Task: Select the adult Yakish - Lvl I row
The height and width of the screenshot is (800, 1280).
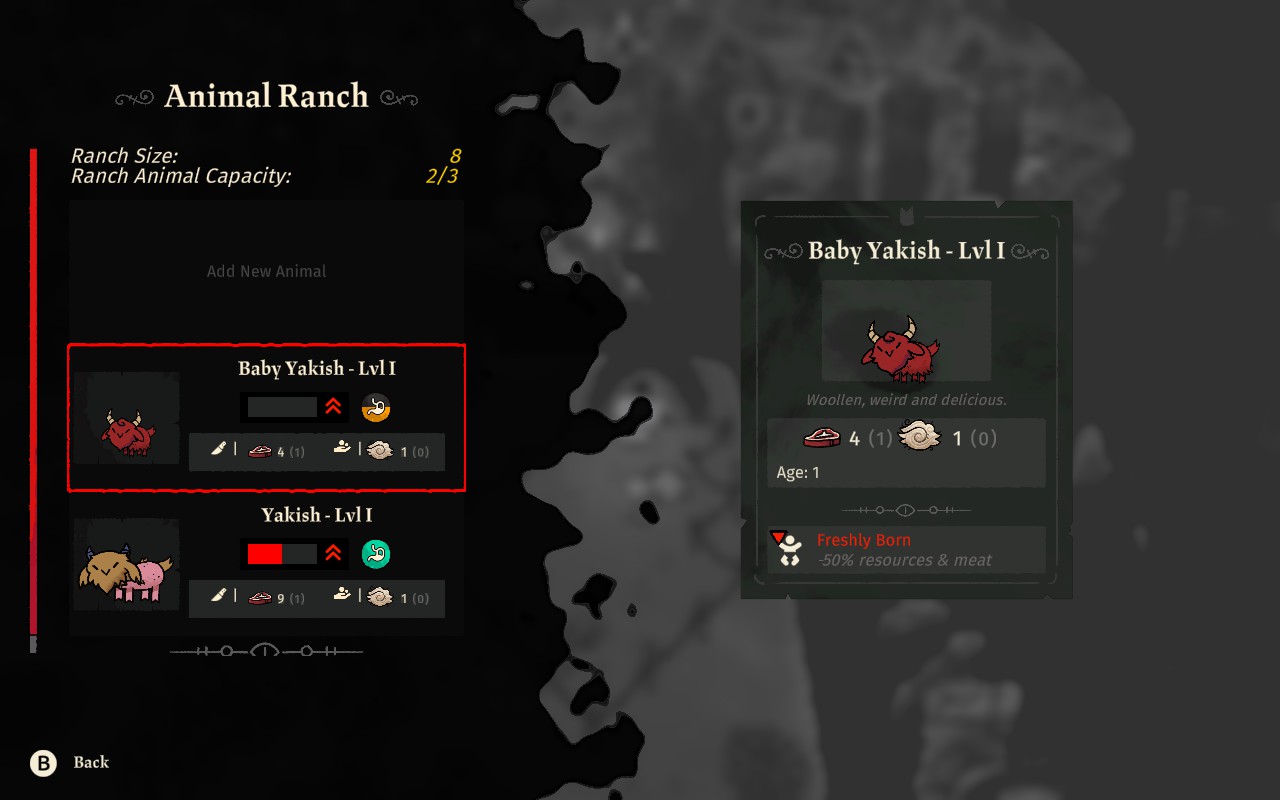Action: pos(266,564)
